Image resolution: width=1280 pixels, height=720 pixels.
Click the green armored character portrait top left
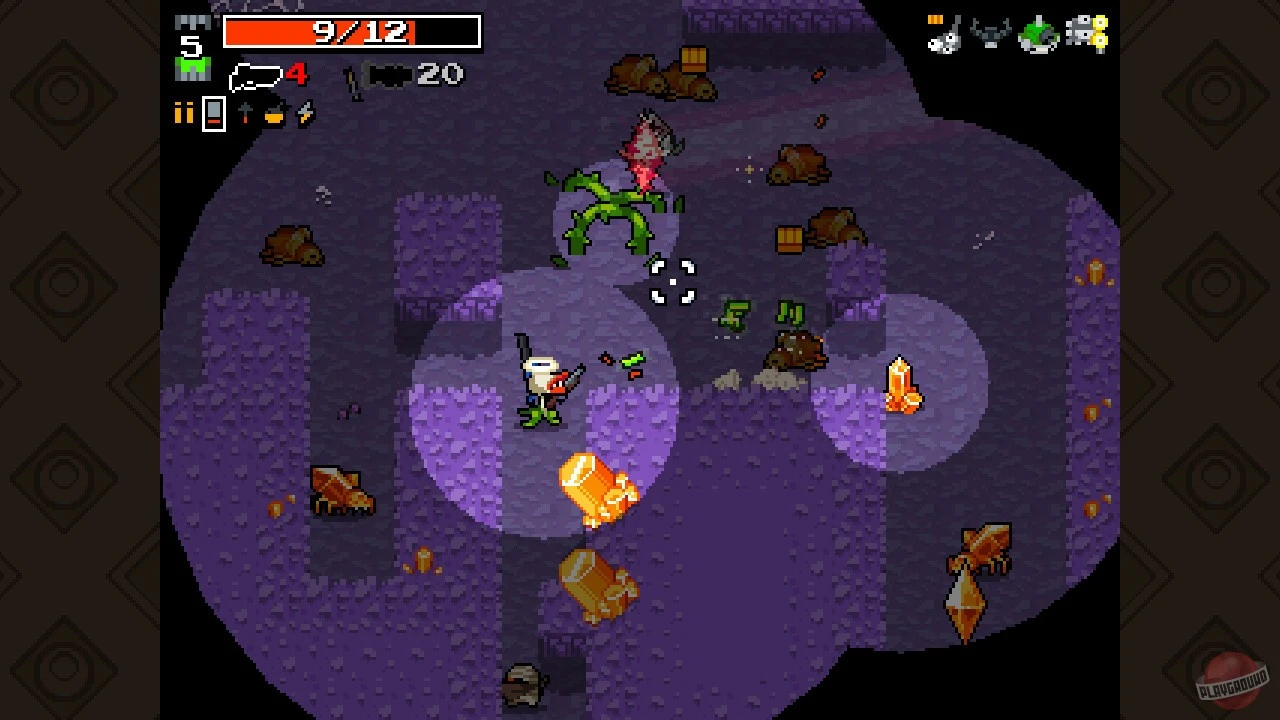193,68
